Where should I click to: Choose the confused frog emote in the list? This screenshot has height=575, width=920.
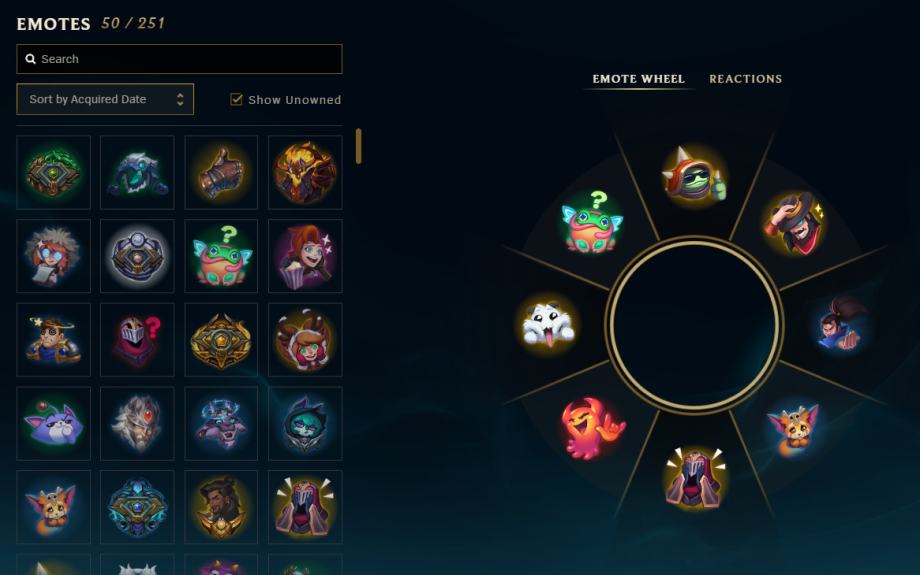(221, 256)
